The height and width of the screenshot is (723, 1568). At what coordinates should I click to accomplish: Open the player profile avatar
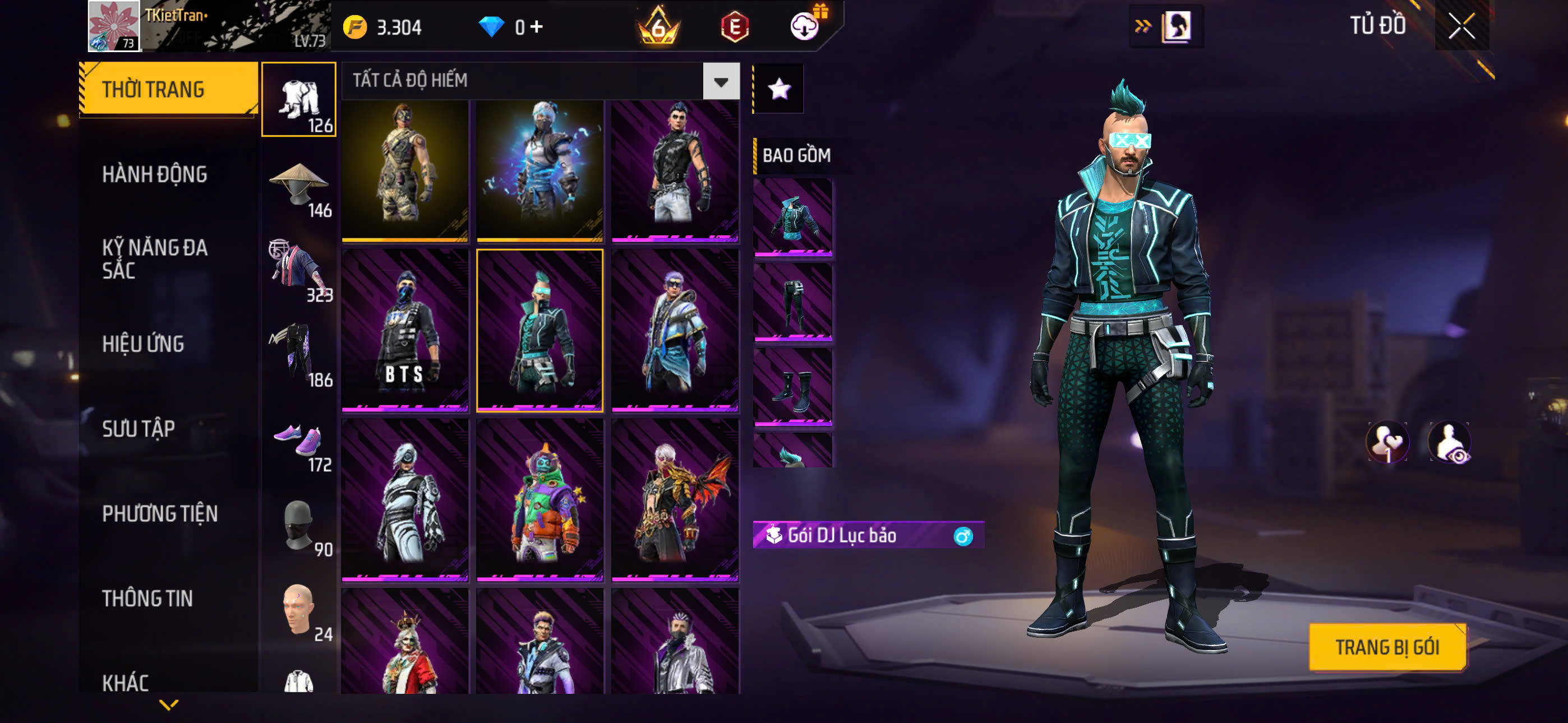pyautogui.click(x=114, y=26)
